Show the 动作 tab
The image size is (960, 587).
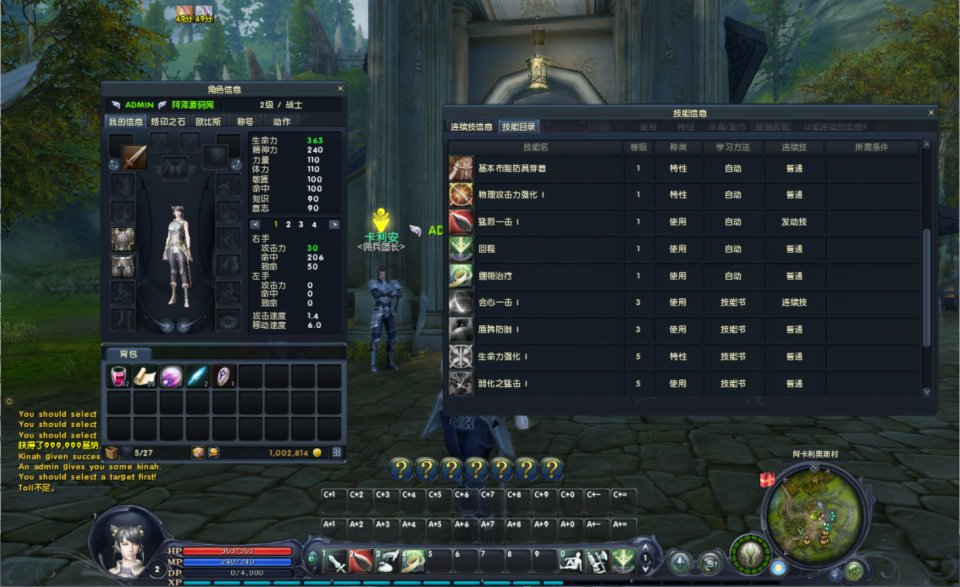tap(282, 121)
